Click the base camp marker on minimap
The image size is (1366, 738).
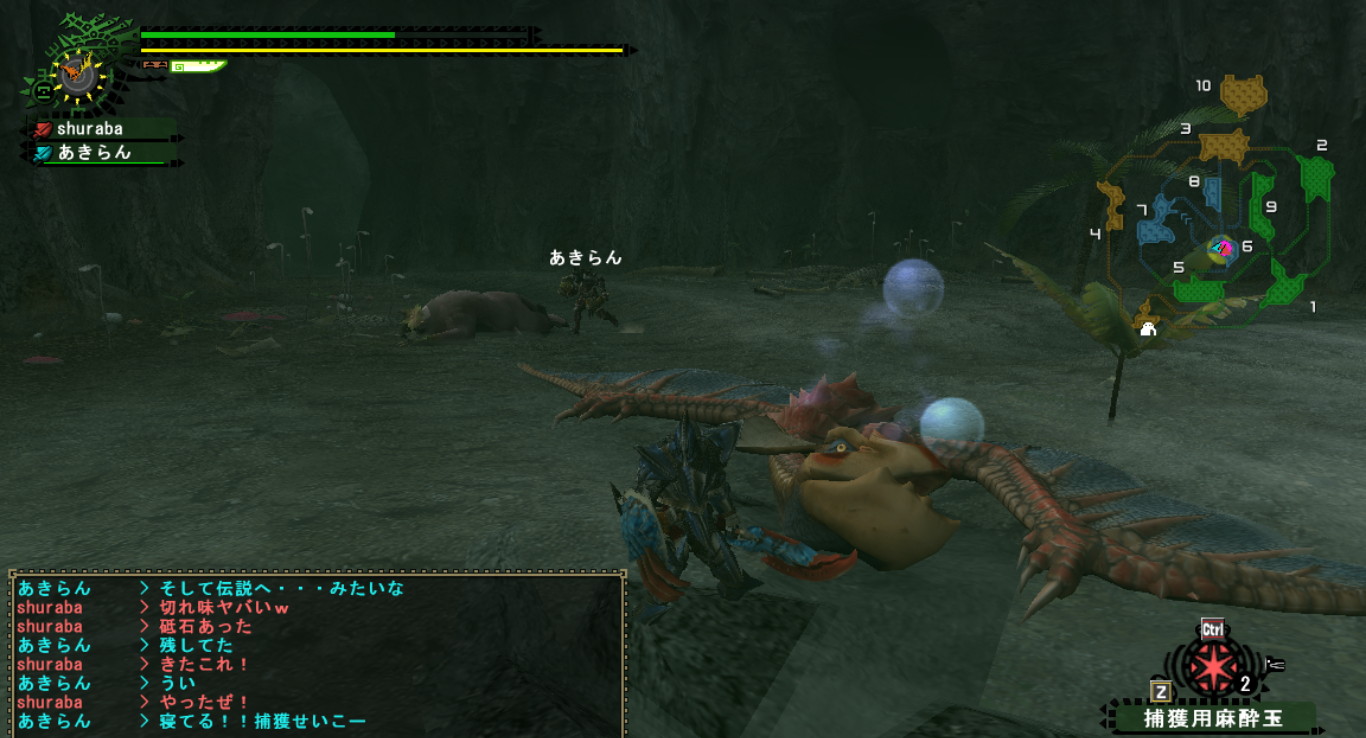click(1148, 328)
